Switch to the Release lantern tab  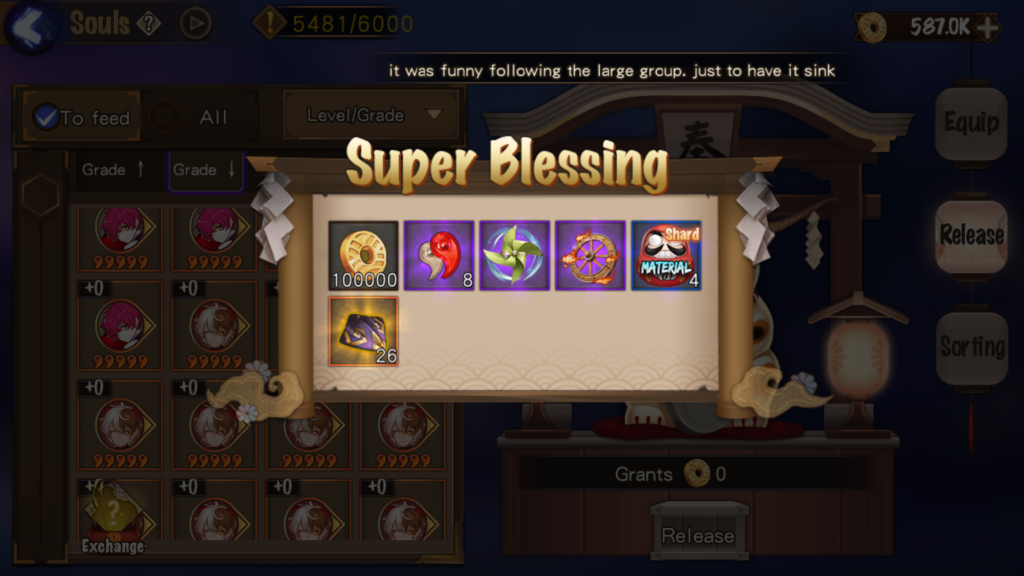(x=971, y=236)
